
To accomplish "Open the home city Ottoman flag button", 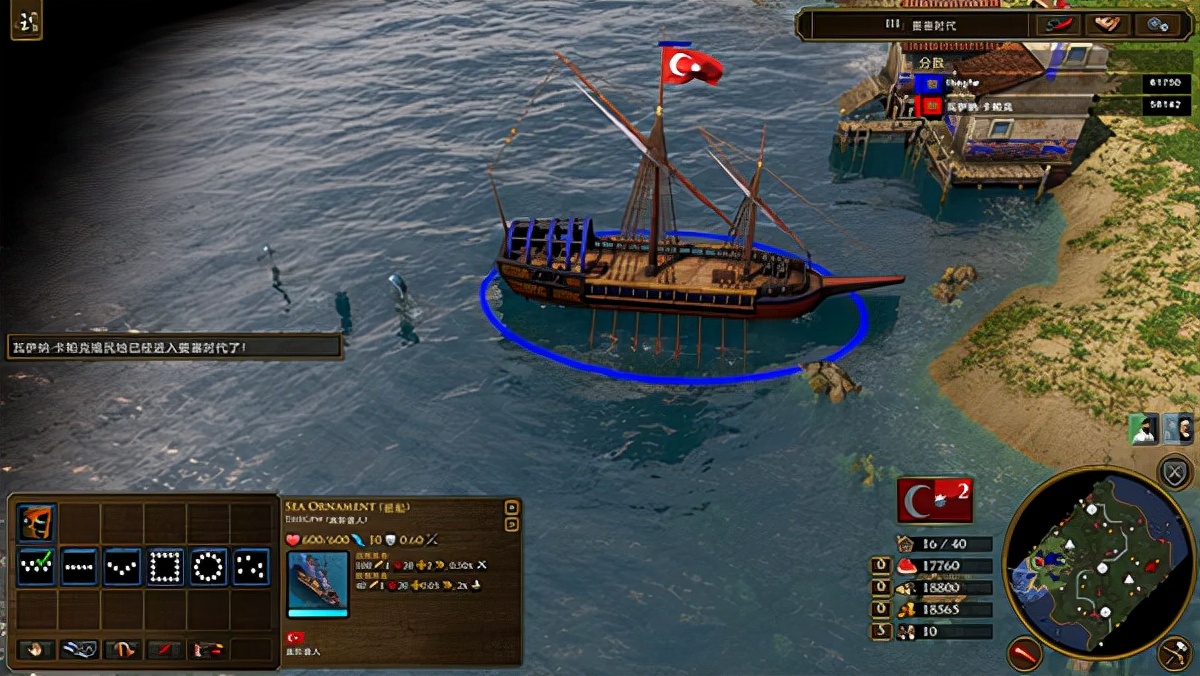I will [934, 500].
